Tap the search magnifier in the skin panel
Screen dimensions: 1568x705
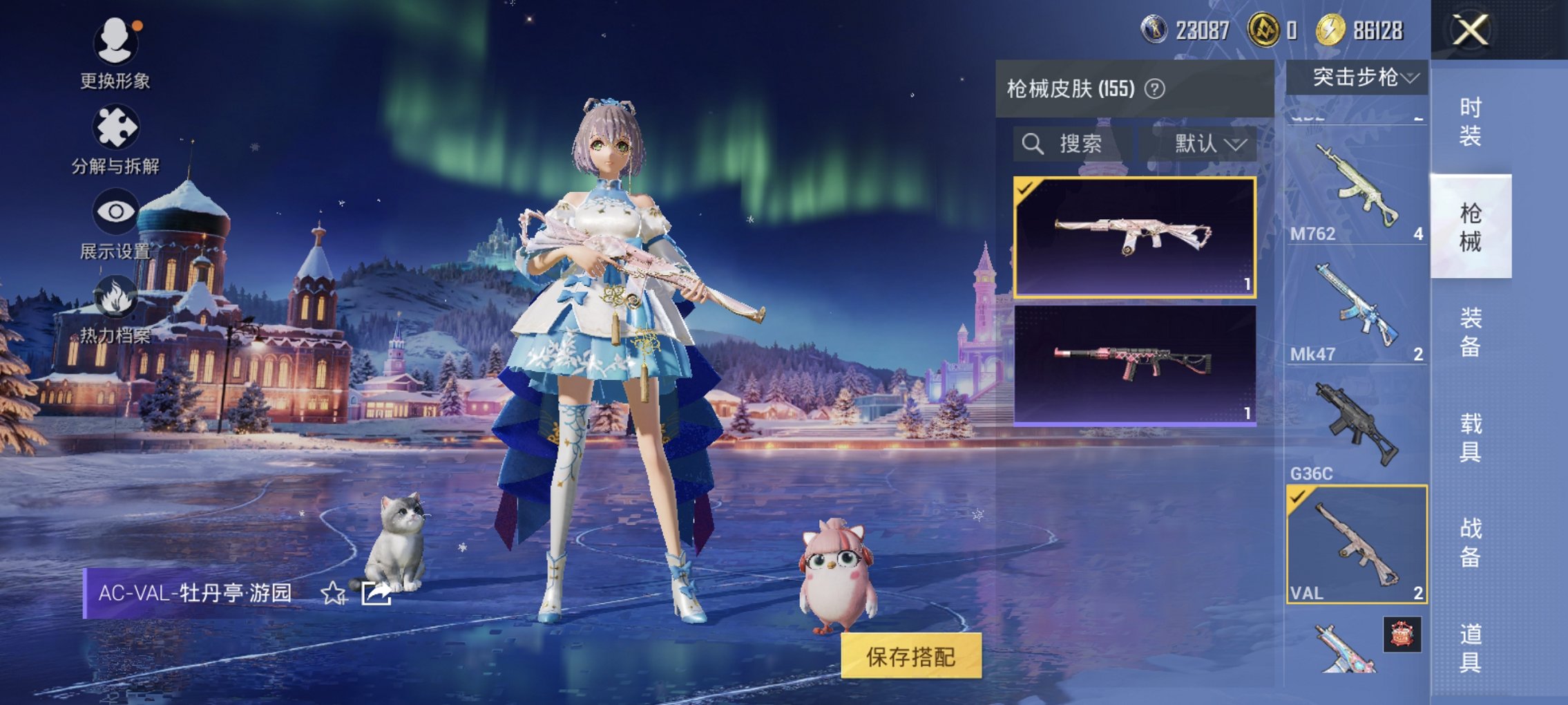tap(1033, 144)
